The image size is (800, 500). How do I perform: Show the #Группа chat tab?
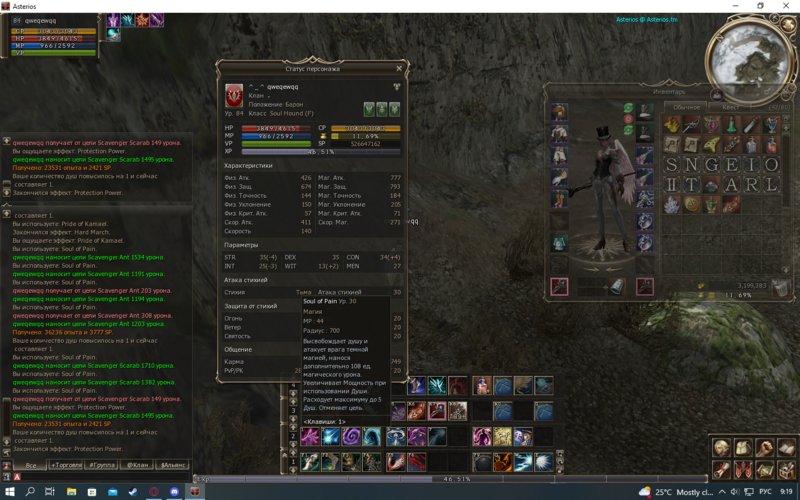pos(102,465)
